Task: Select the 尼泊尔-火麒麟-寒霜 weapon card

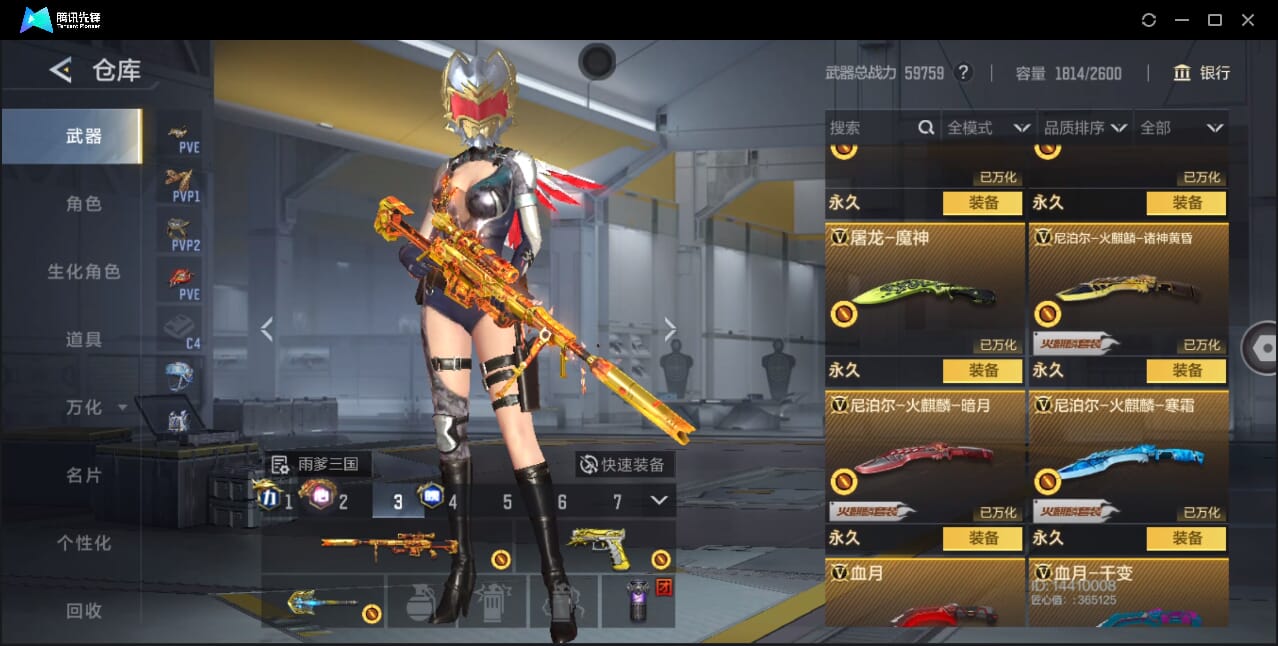Action: coord(1127,457)
